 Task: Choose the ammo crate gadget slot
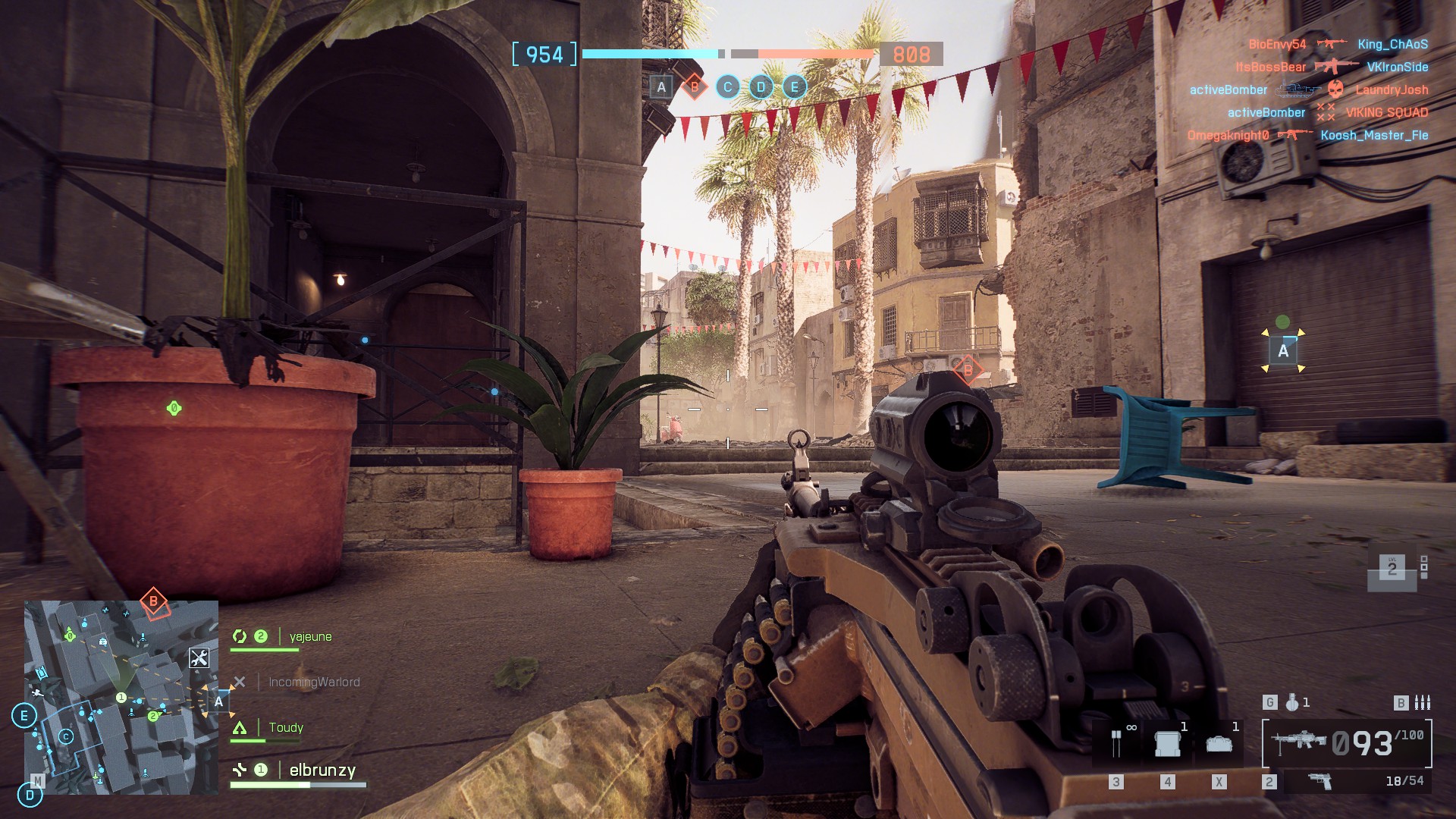coord(1168,743)
